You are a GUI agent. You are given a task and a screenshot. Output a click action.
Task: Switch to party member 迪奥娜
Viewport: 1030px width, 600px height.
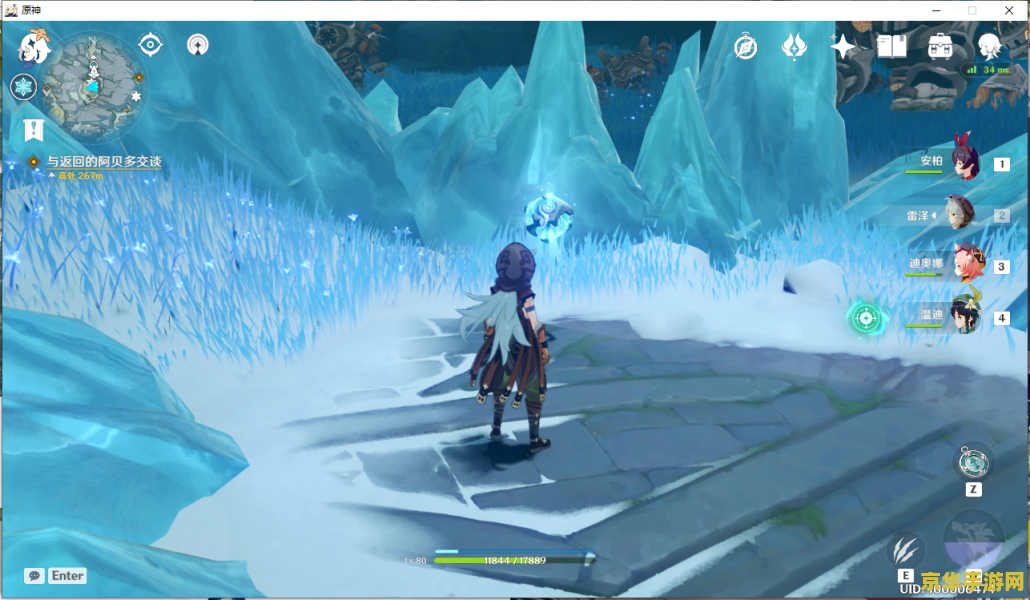click(x=966, y=265)
